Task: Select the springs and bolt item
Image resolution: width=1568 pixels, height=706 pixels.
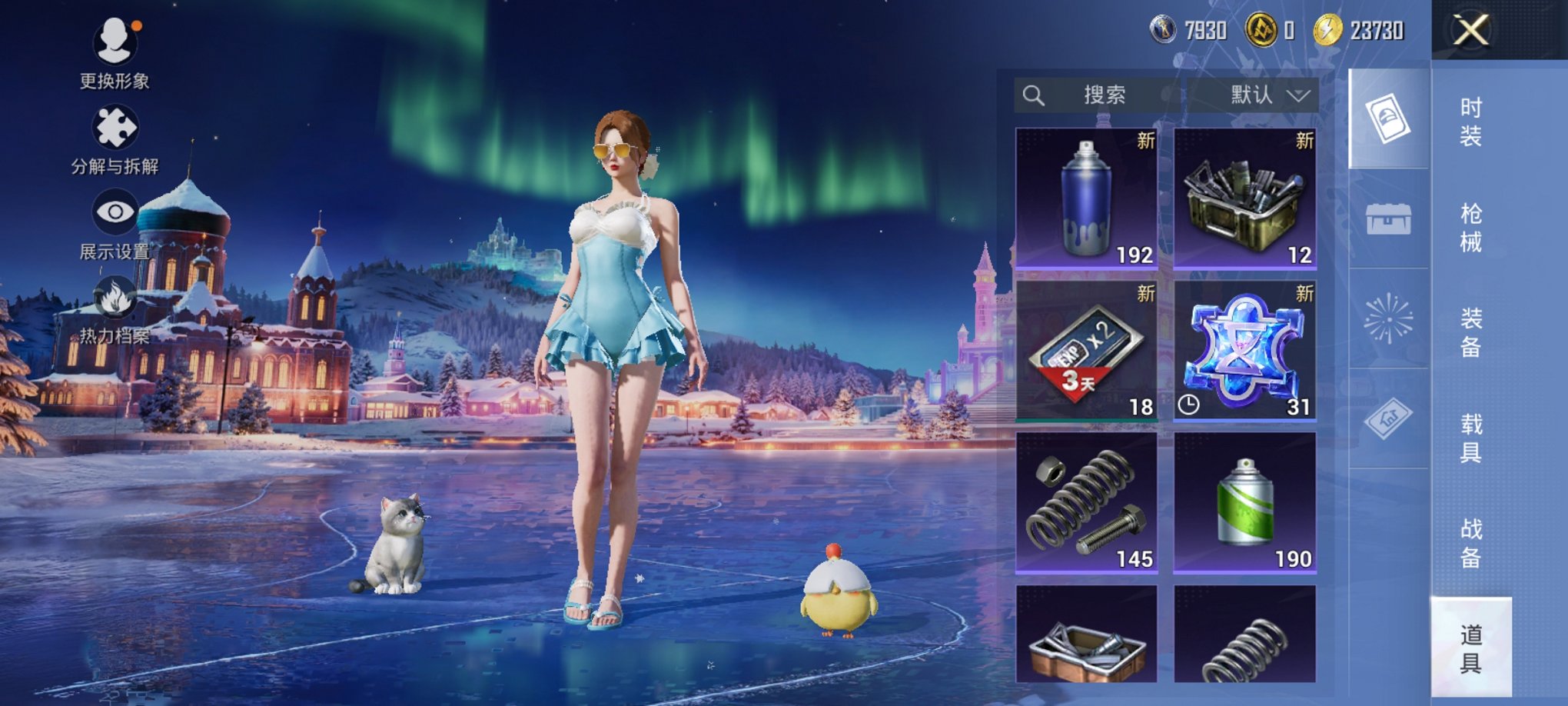Action: 1086,502
